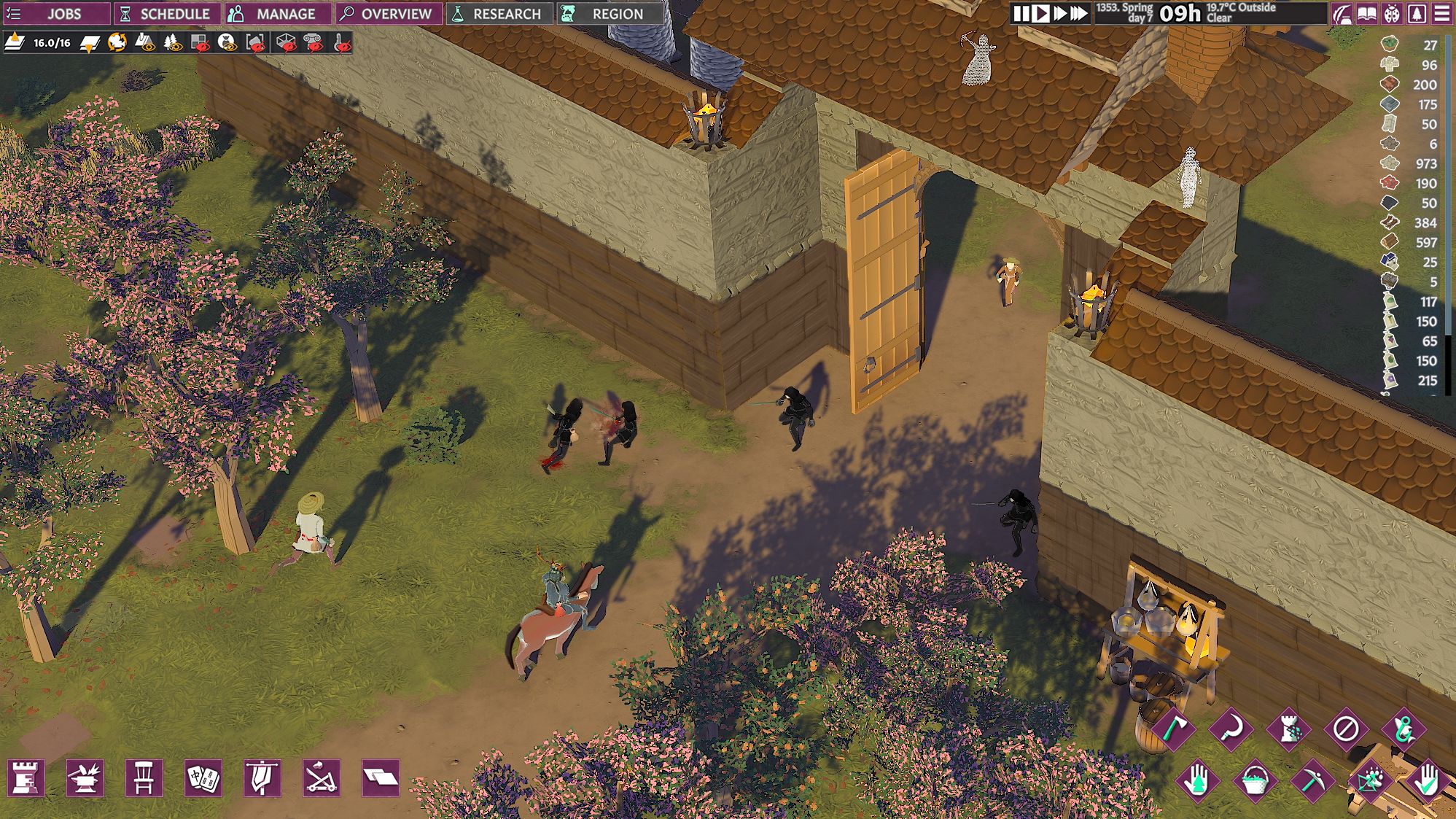Pause the game speed

point(1021,13)
